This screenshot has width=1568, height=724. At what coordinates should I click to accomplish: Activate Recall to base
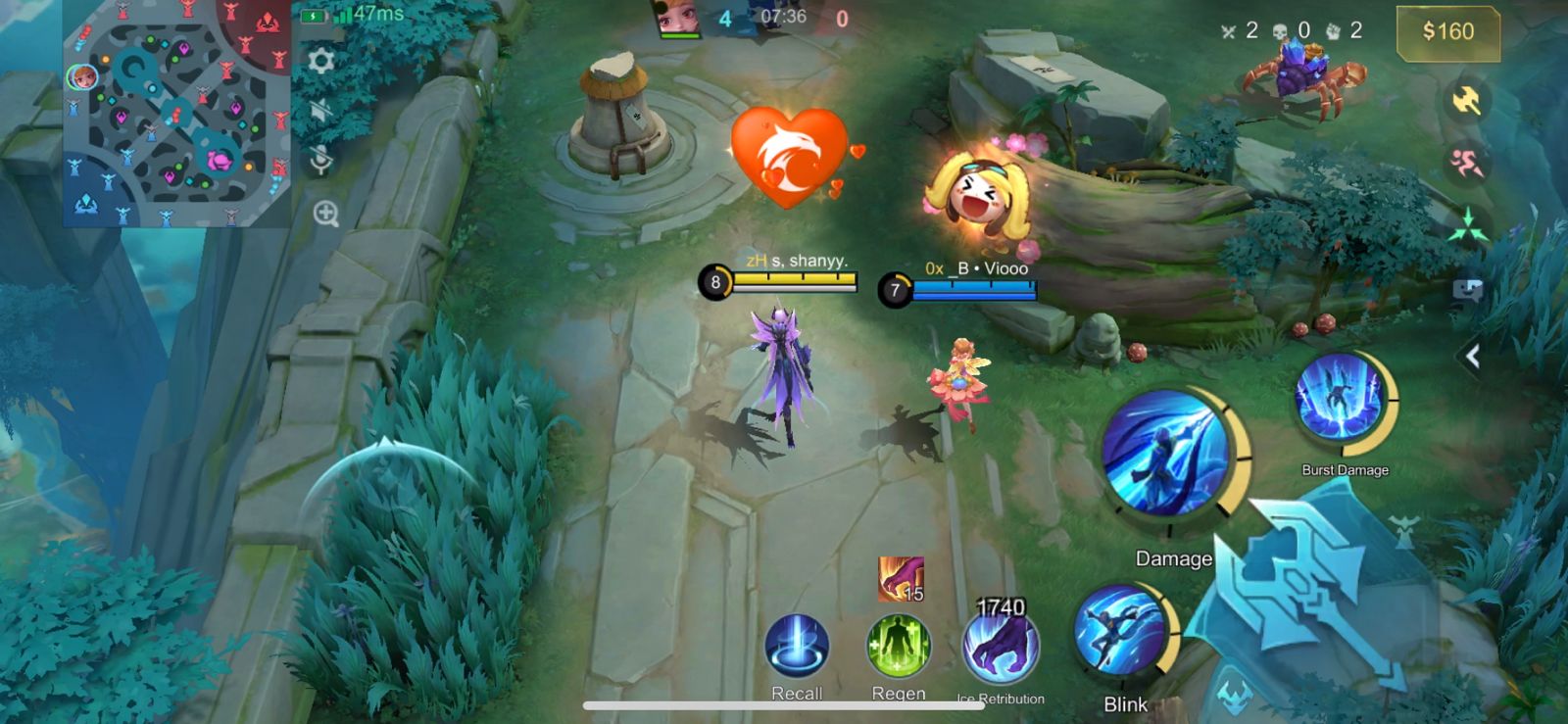pyautogui.click(x=797, y=647)
